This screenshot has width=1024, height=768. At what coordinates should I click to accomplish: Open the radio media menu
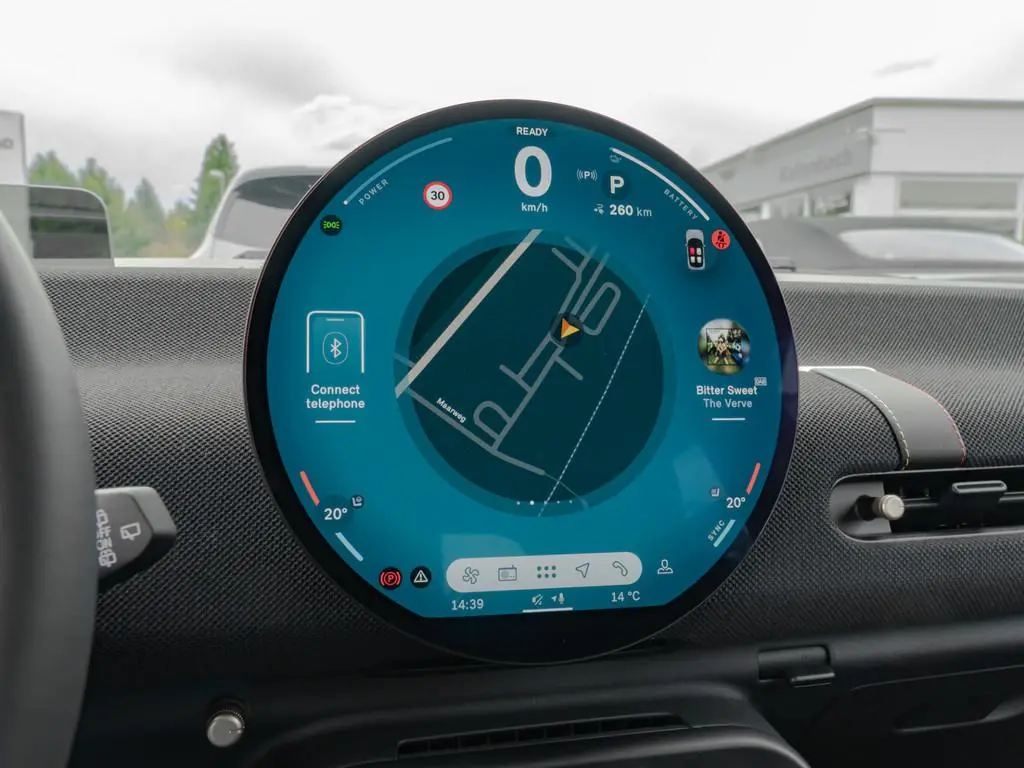[508, 573]
